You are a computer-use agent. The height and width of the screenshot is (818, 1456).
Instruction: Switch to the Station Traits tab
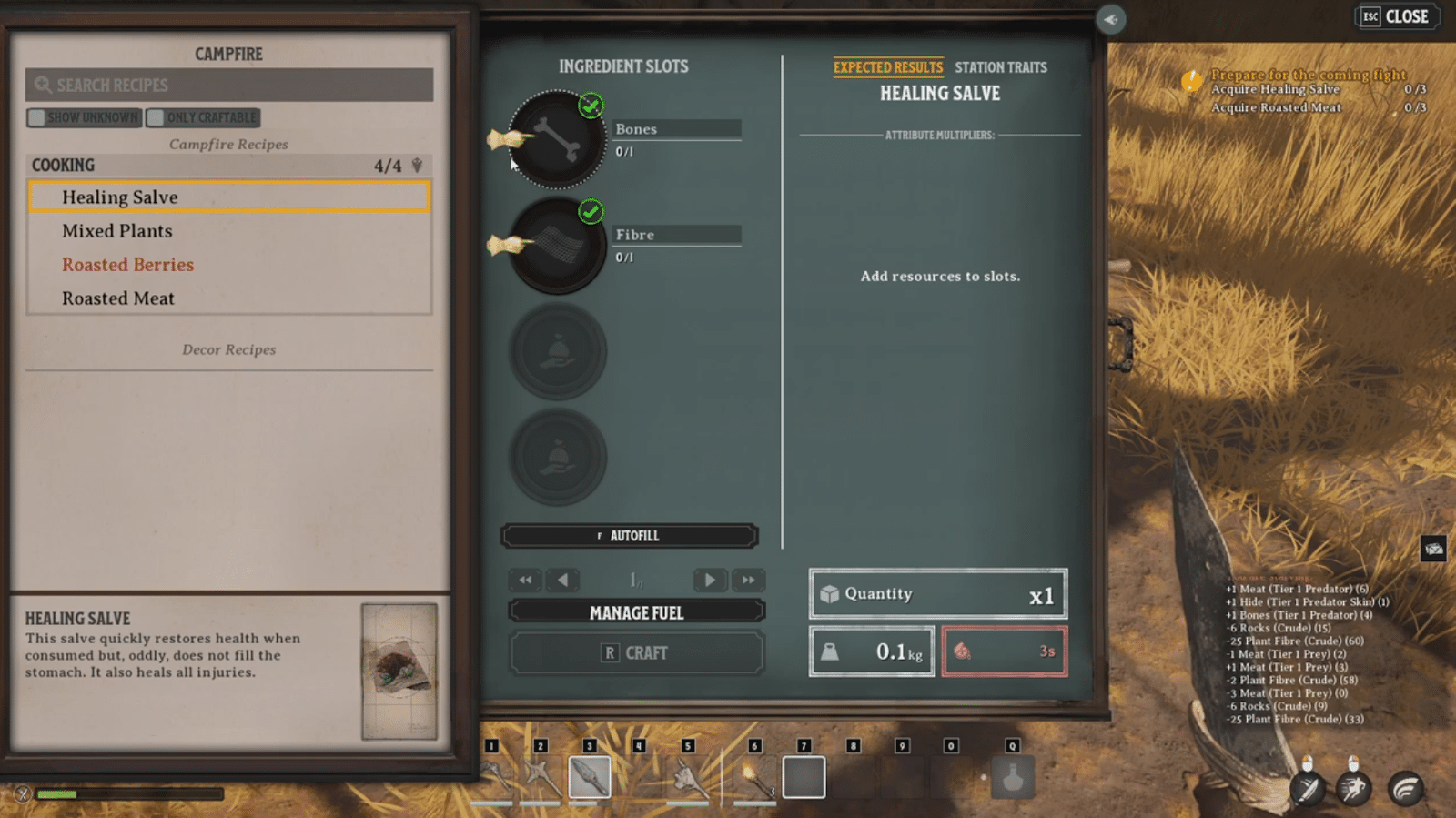click(1000, 67)
